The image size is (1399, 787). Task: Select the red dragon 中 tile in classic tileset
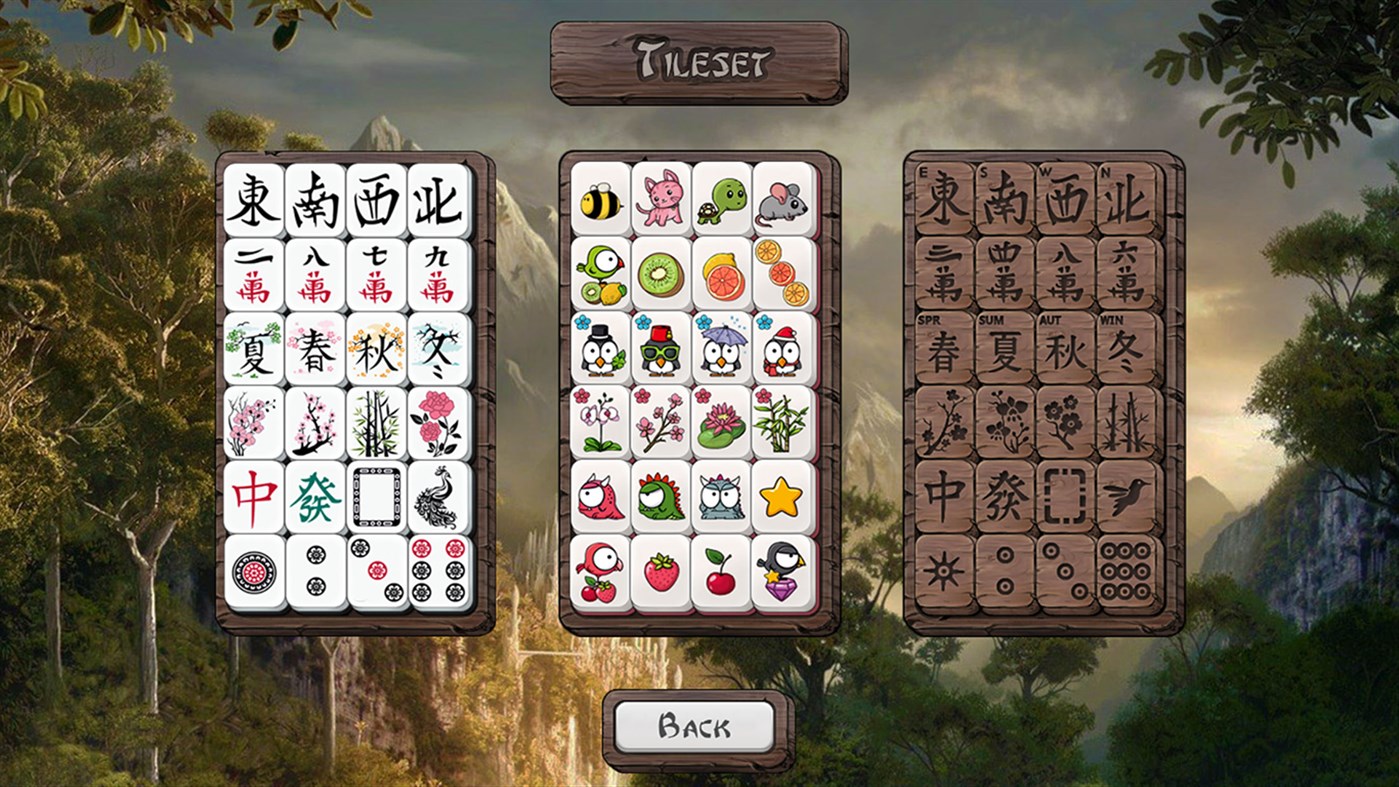(x=253, y=495)
